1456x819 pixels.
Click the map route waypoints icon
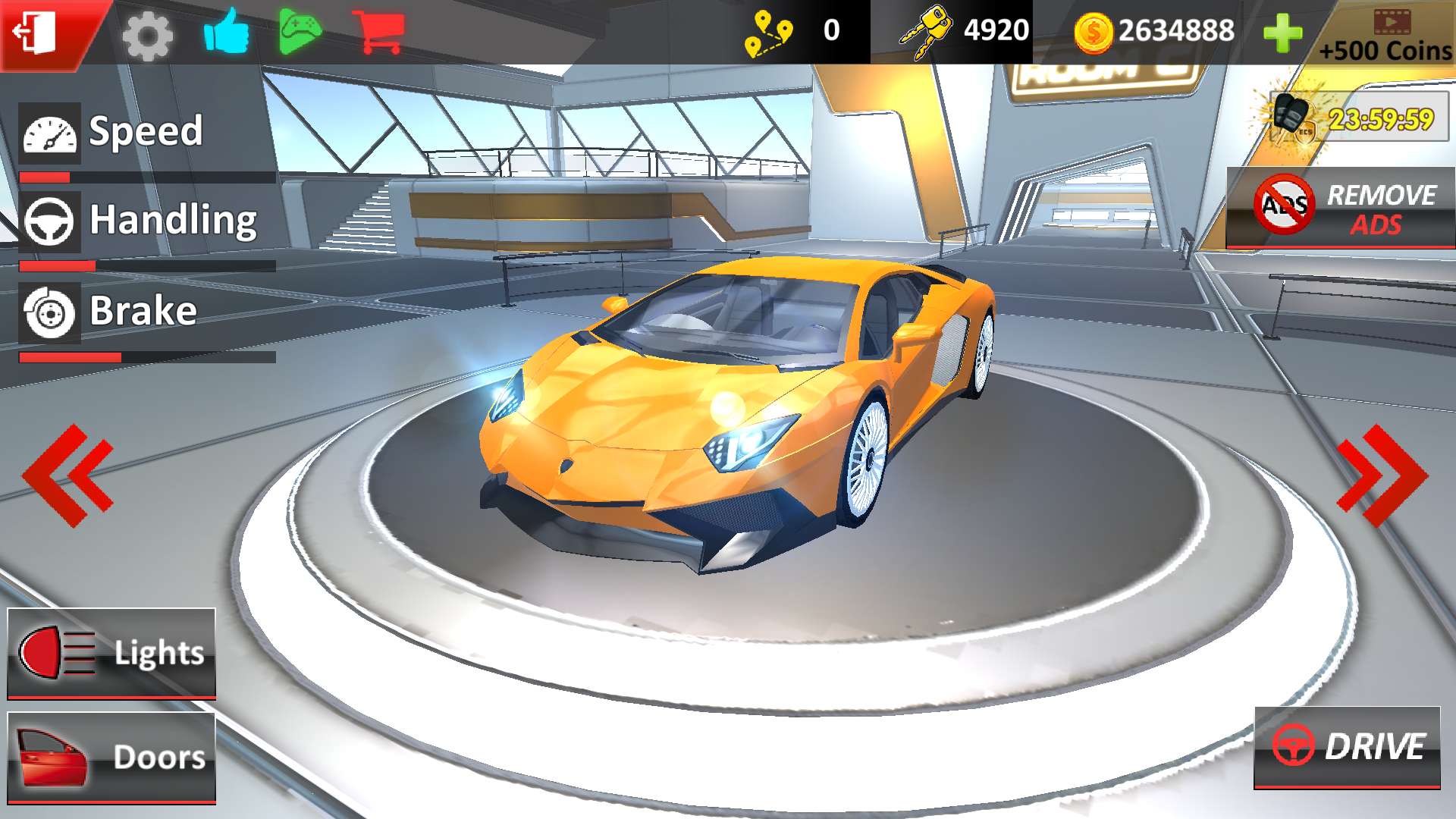(768, 33)
